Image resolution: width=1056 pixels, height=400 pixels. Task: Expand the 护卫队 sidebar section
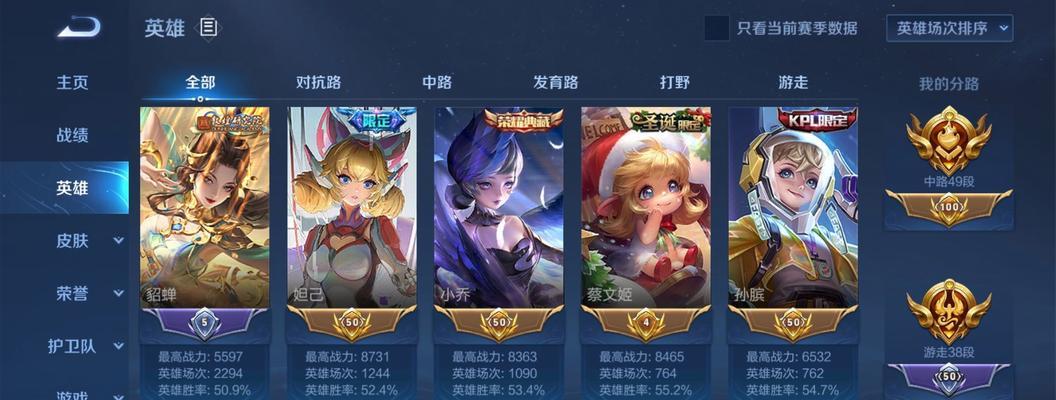pyautogui.click(x=85, y=346)
